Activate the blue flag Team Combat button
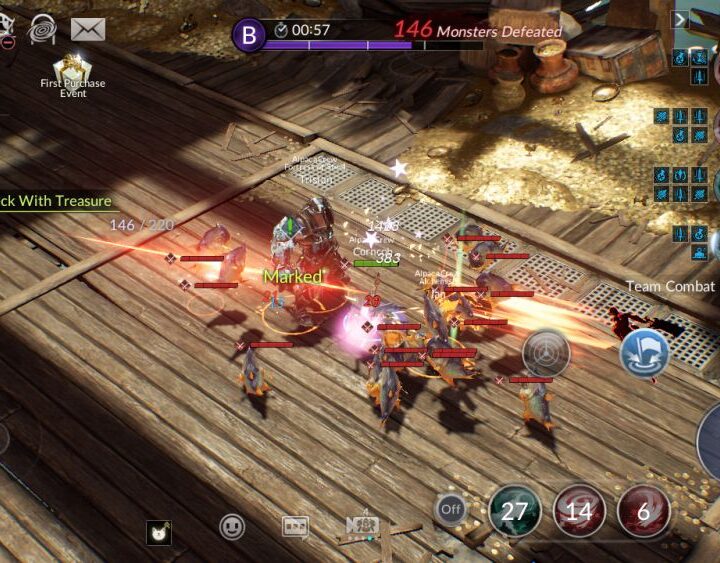This screenshot has width=720, height=563. pos(644,353)
